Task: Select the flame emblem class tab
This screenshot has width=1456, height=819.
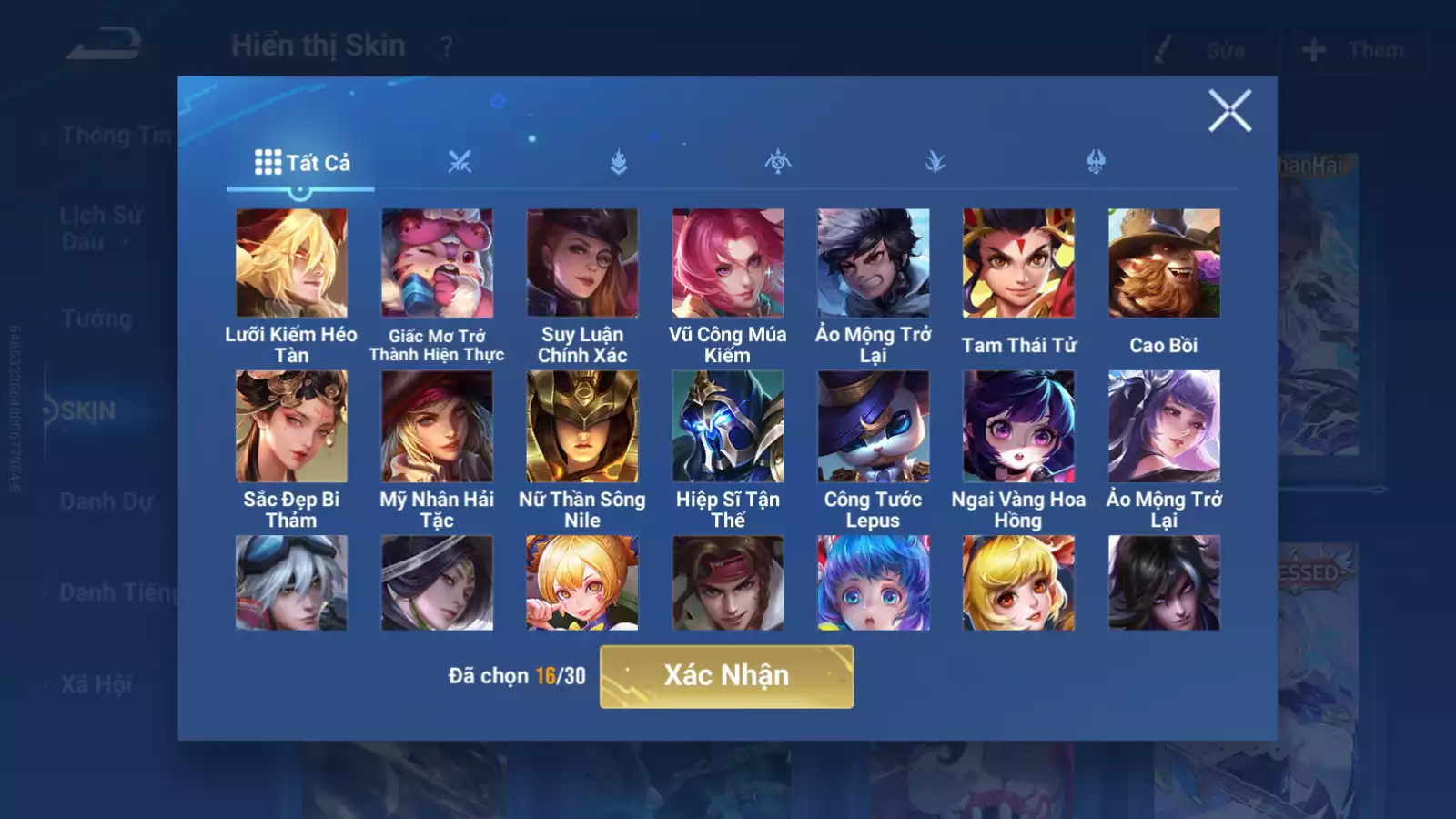Action: (619, 163)
